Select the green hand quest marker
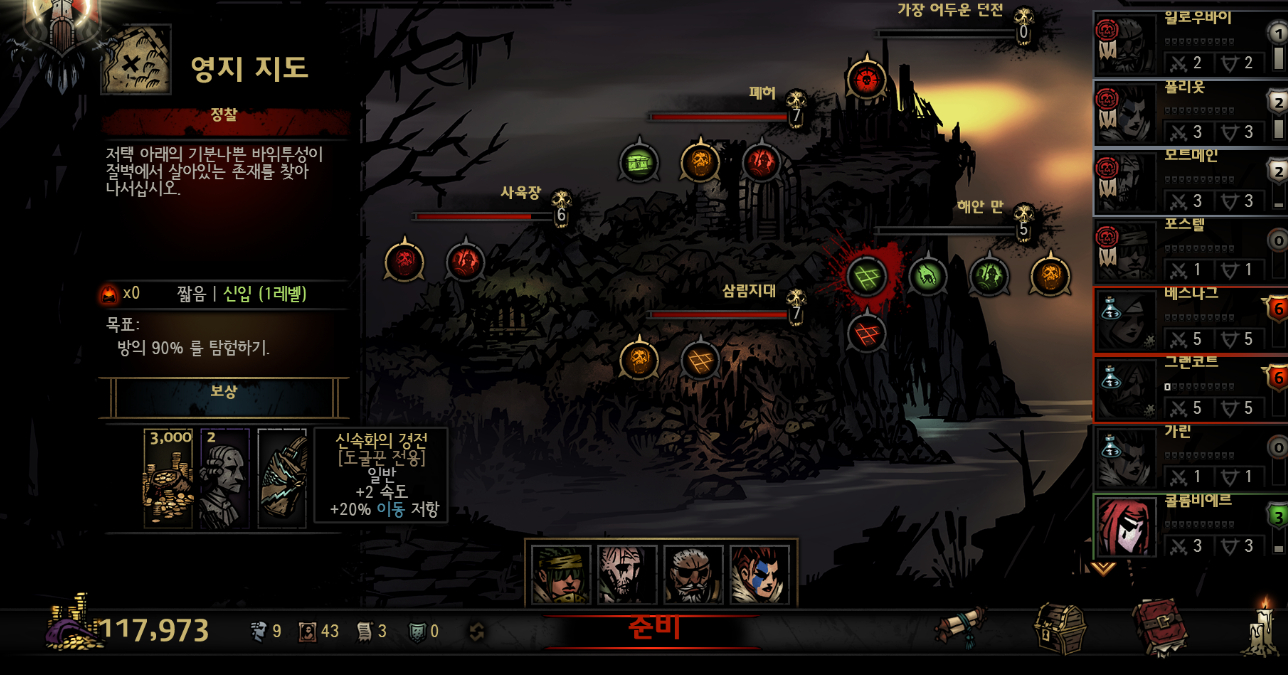 point(927,276)
